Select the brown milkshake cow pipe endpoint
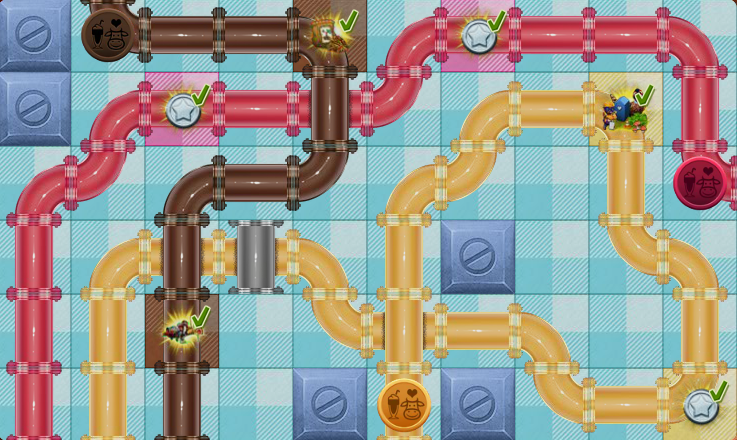This screenshot has height=440, width=737. pyautogui.click(x=108, y=35)
